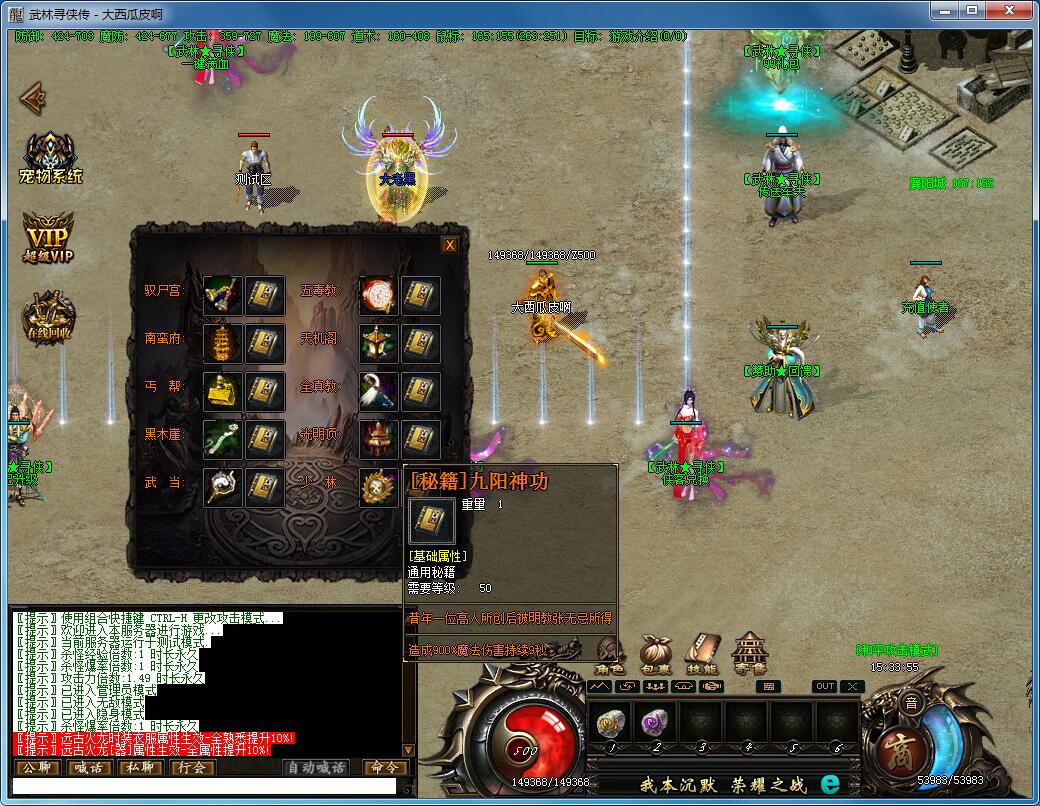Image resolution: width=1040 pixels, height=806 pixels.
Task: Close the game window from title bar
Action: (x=1014, y=12)
